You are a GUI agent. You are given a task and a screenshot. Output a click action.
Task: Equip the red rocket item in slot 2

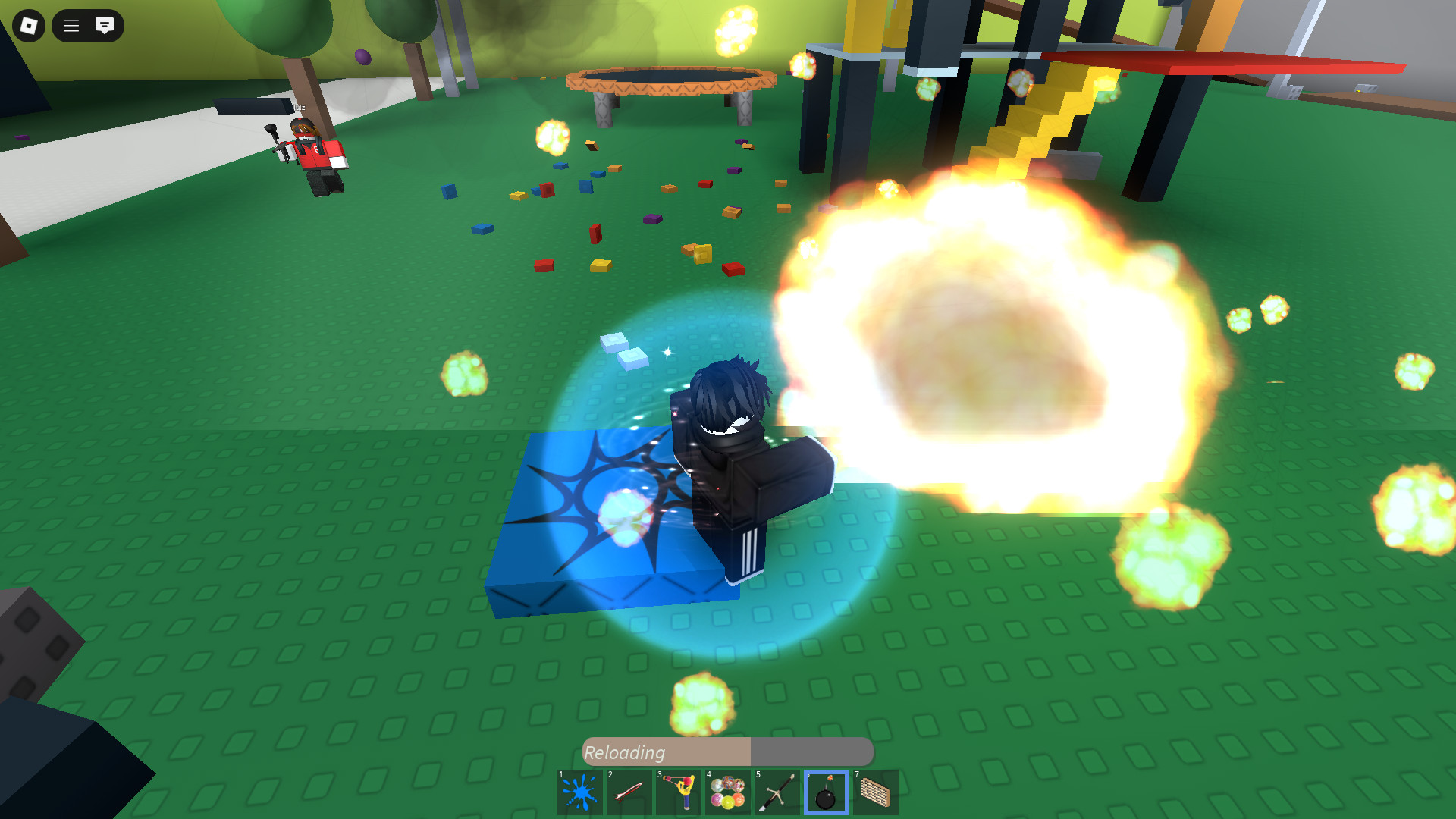(629, 792)
